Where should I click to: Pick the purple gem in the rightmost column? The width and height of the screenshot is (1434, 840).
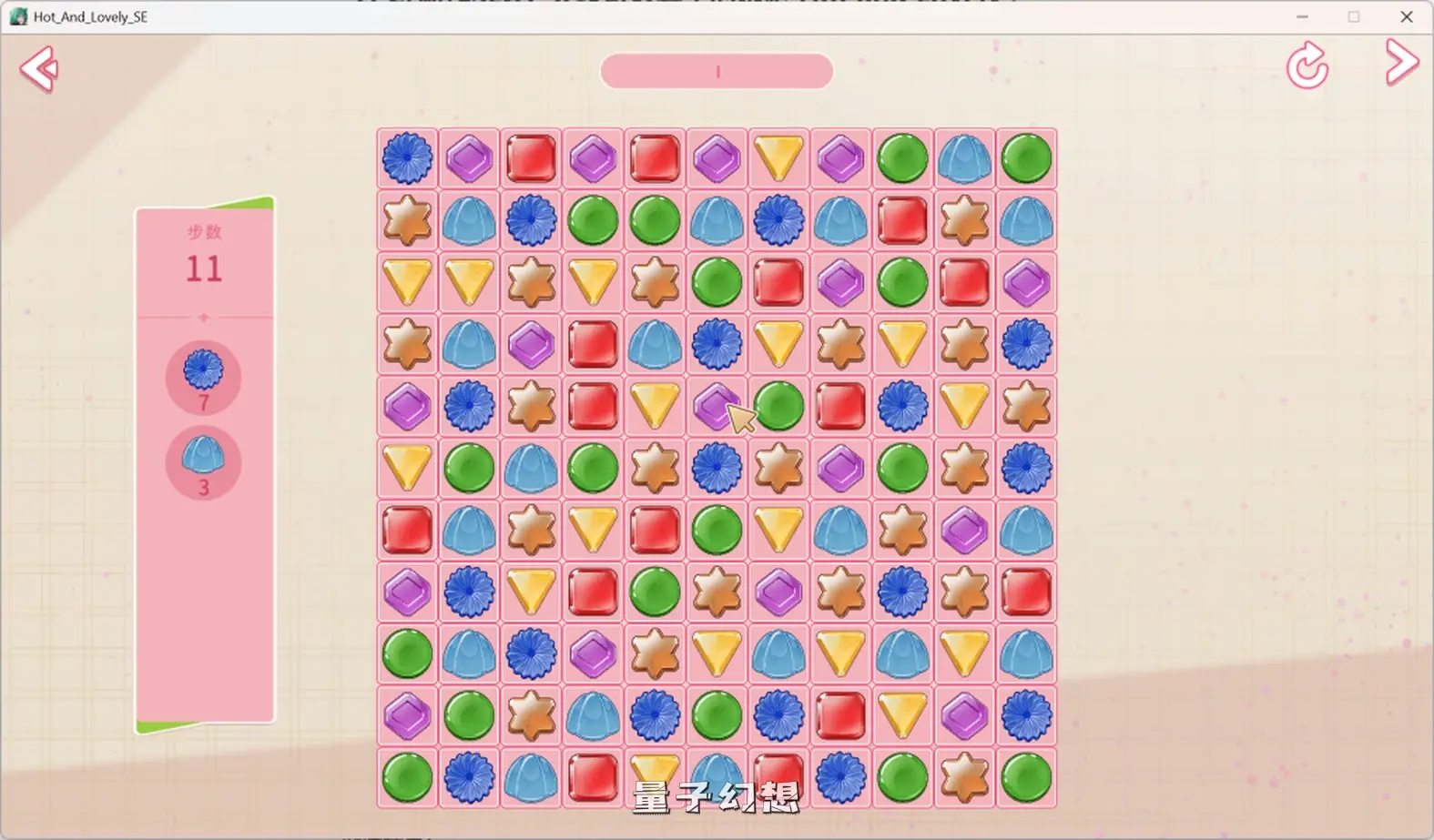(1026, 282)
